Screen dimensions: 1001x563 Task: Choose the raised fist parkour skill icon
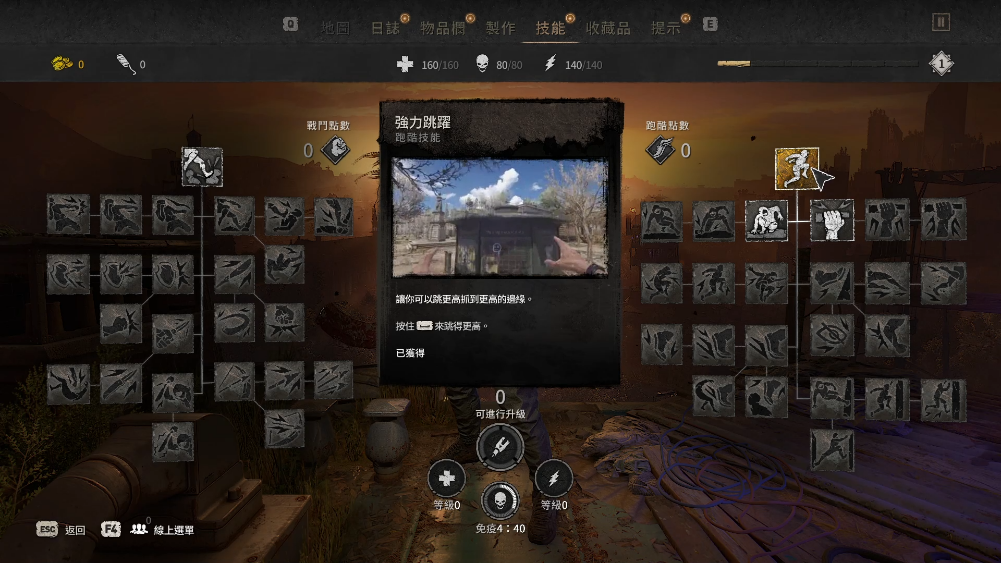832,220
